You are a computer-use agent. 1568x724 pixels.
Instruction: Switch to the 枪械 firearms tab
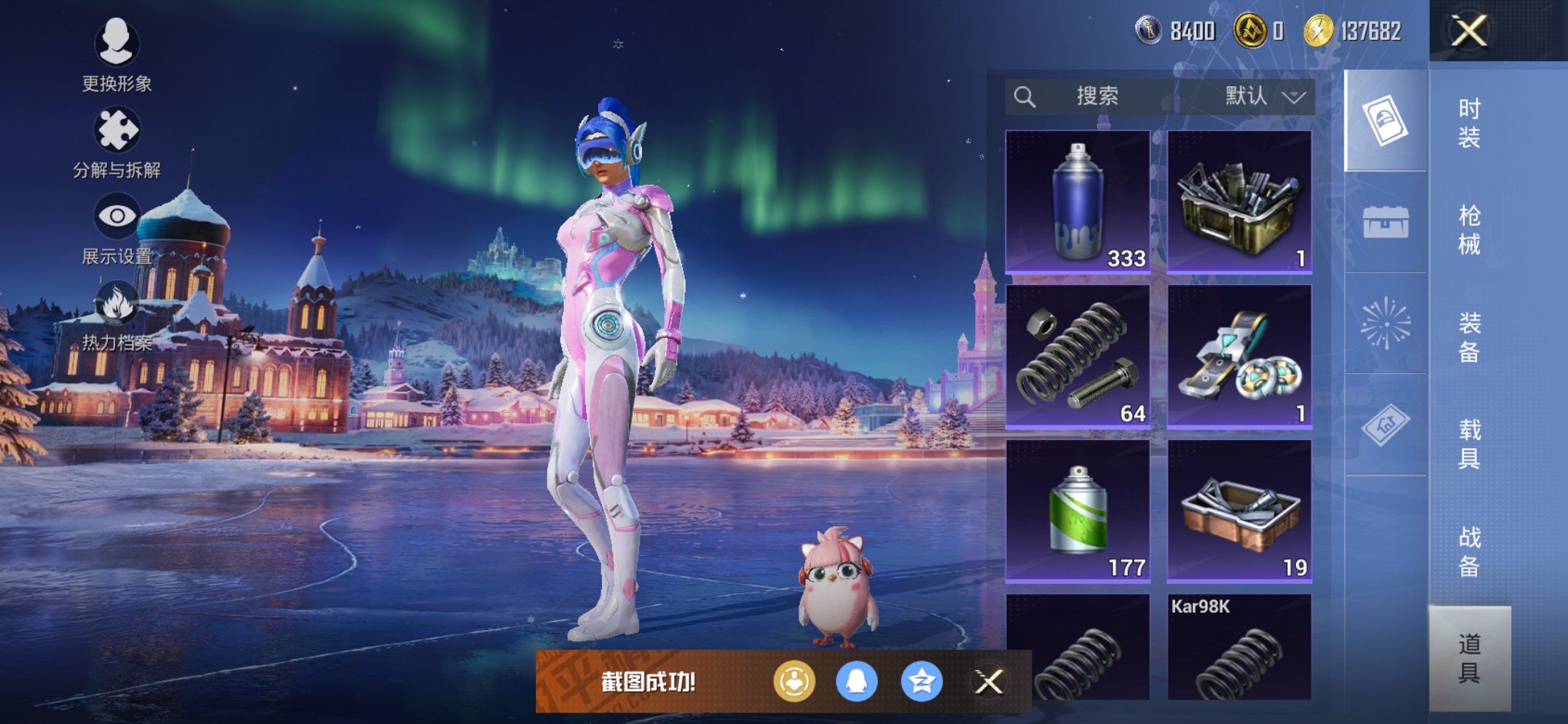click(1469, 230)
